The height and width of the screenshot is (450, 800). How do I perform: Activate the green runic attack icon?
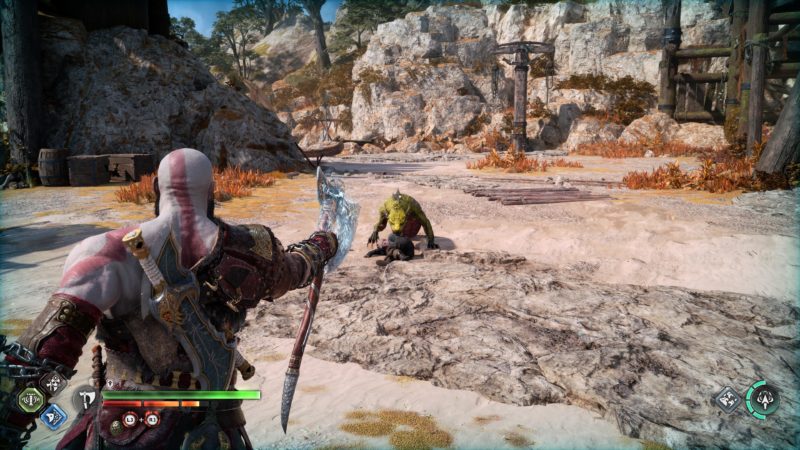point(32,400)
